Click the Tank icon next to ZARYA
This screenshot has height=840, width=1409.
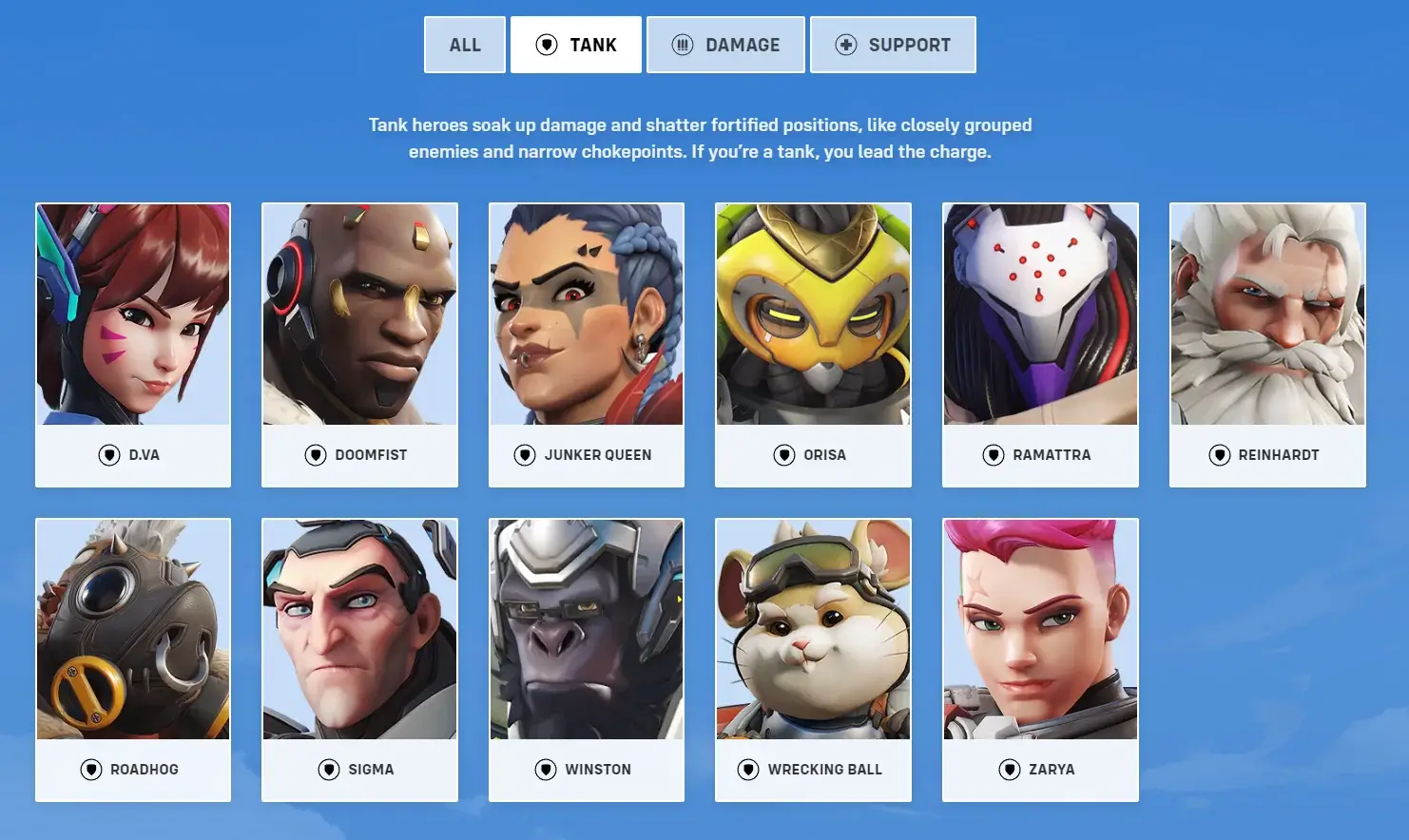(x=1008, y=769)
